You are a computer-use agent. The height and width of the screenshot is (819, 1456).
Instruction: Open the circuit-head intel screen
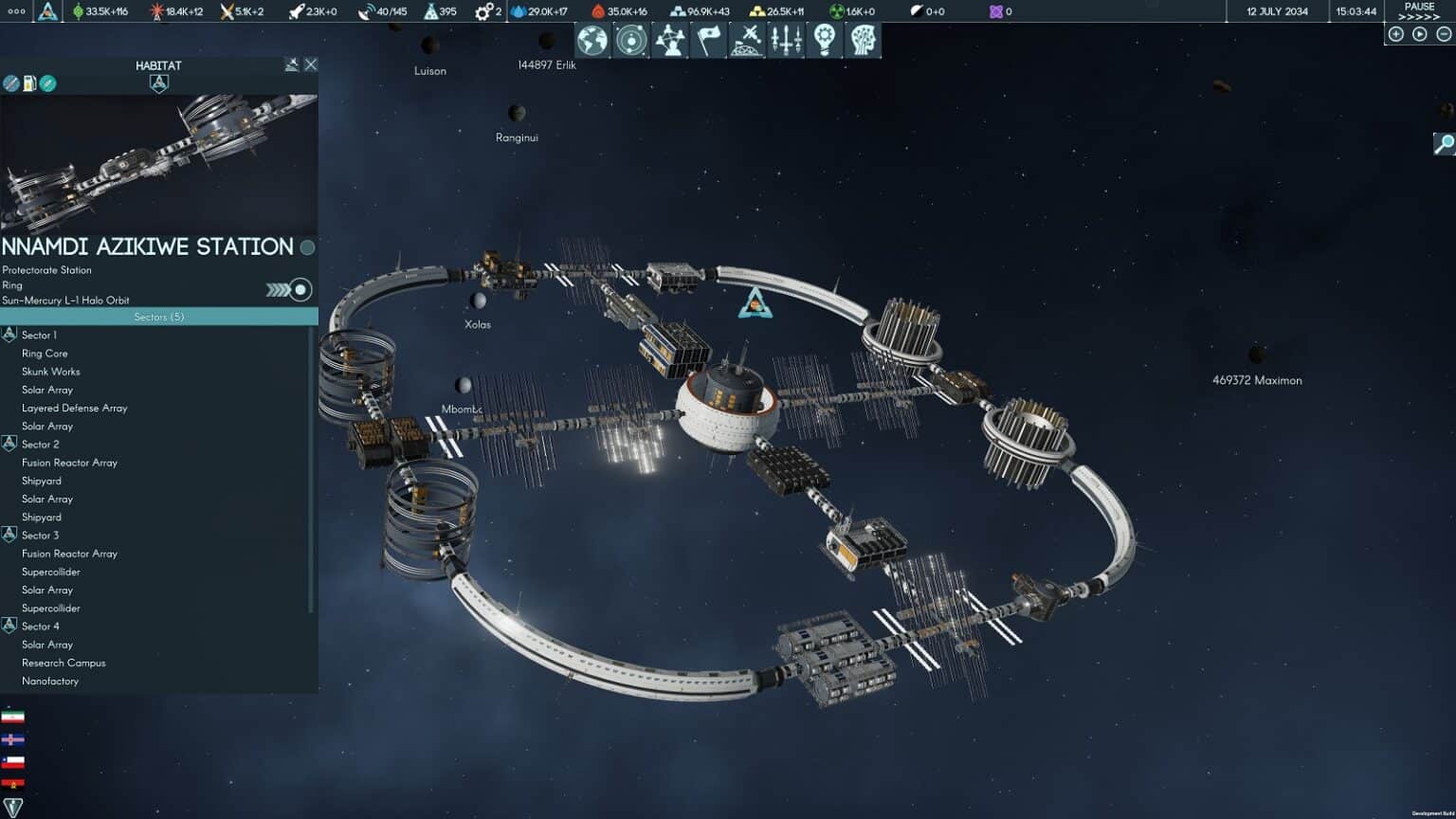[x=863, y=41]
